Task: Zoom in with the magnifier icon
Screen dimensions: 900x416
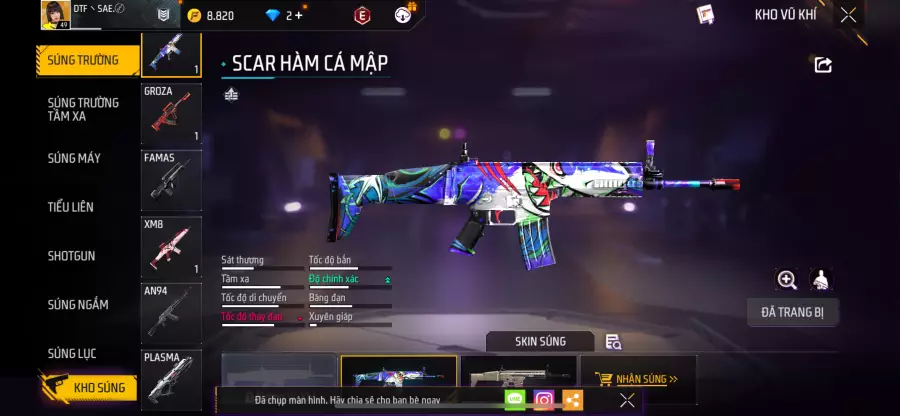Action: coord(787,280)
